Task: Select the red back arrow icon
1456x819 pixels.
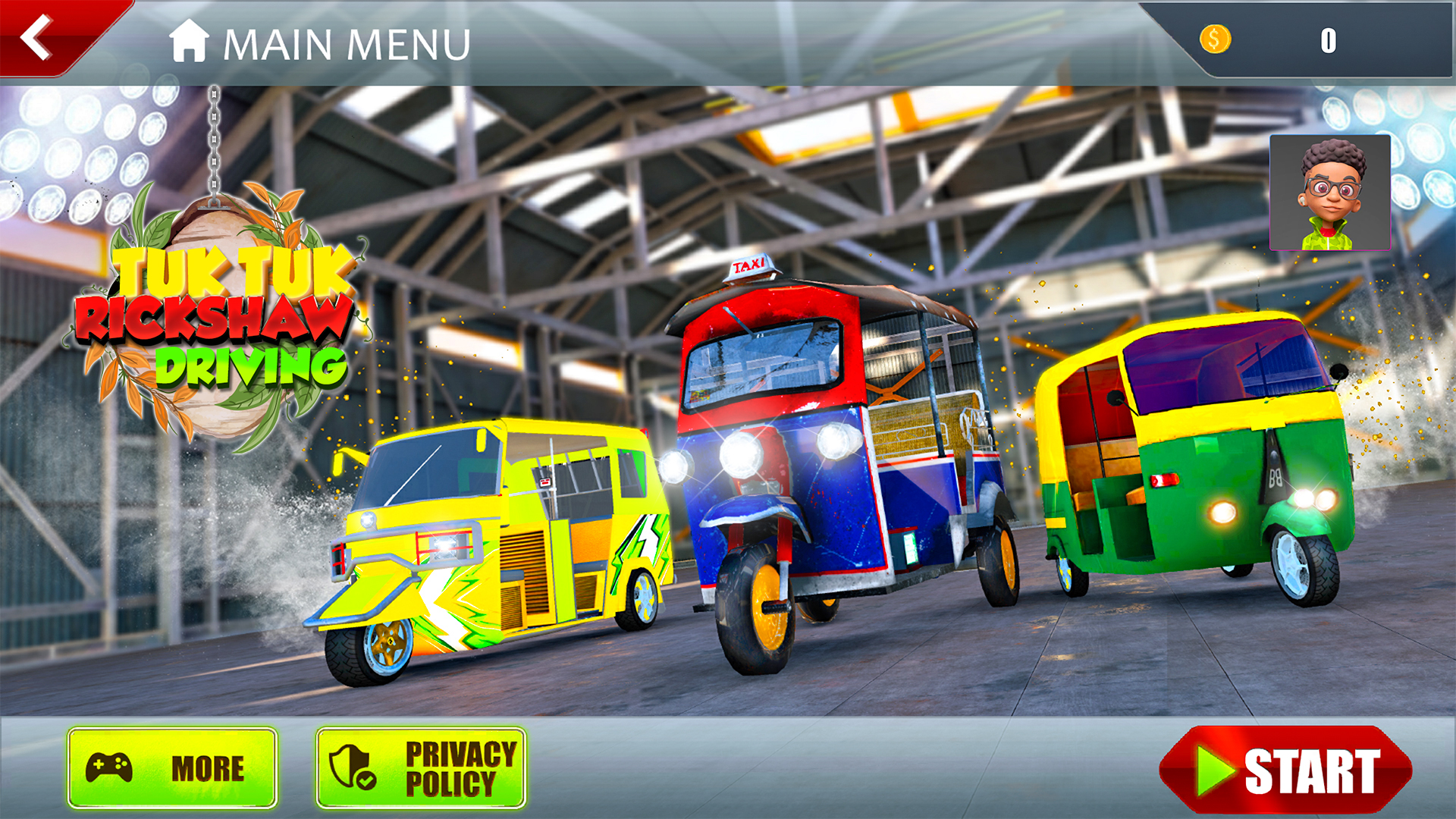Action: click(36, 38)
